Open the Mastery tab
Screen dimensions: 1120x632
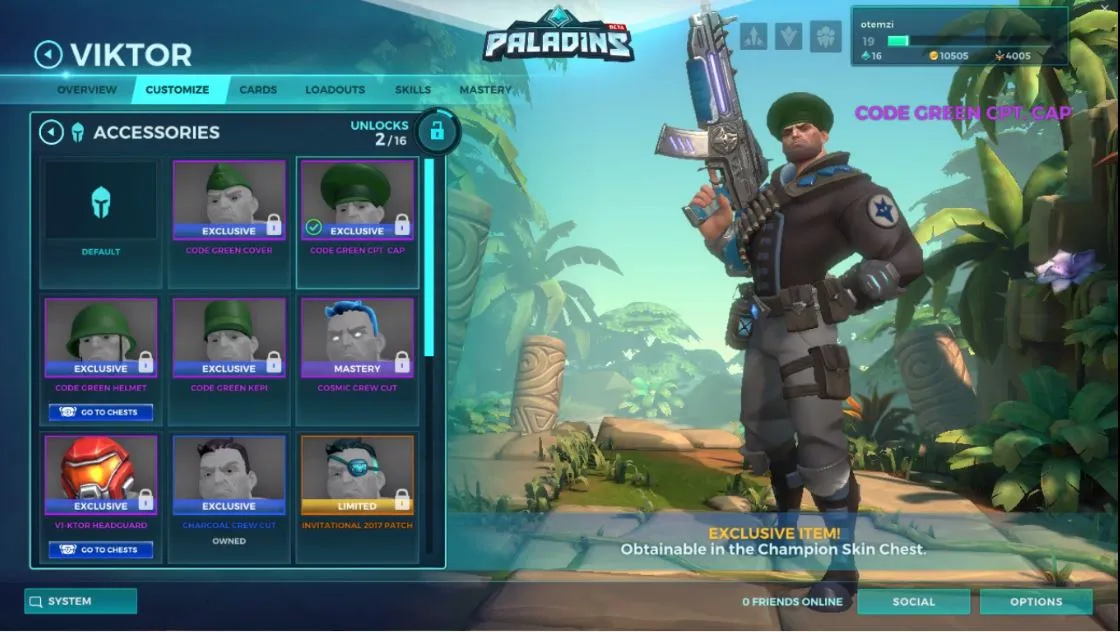(485, 90)
